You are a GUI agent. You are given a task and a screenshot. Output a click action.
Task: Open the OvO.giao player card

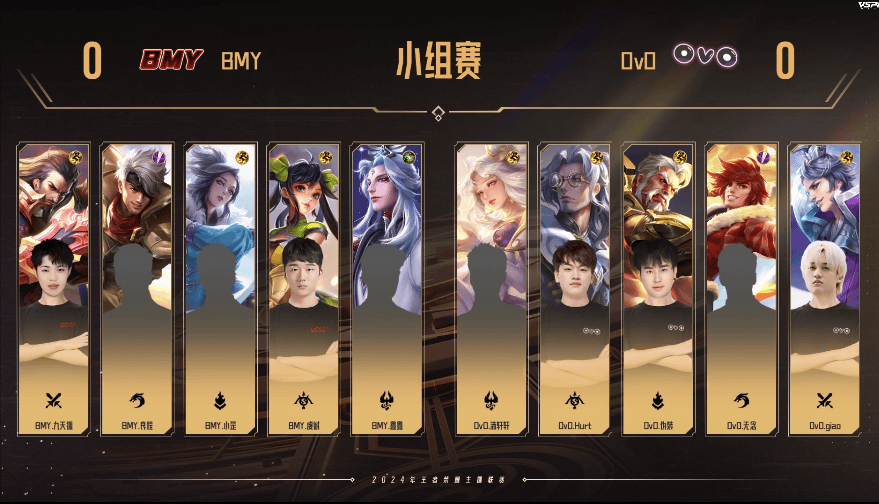pos(824,288)
